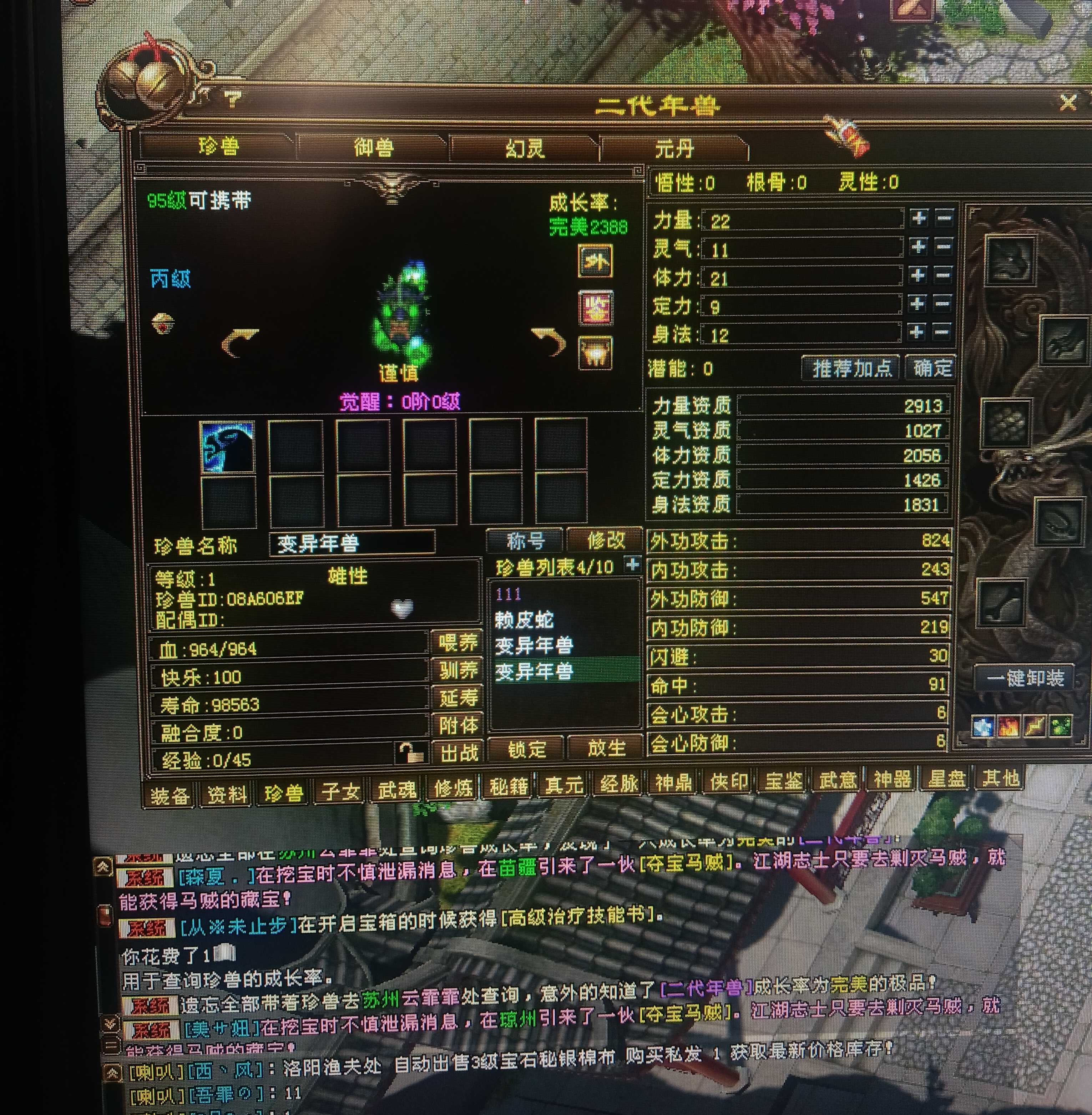Switch to the 御兽 tab

click(x=373, y=147)
